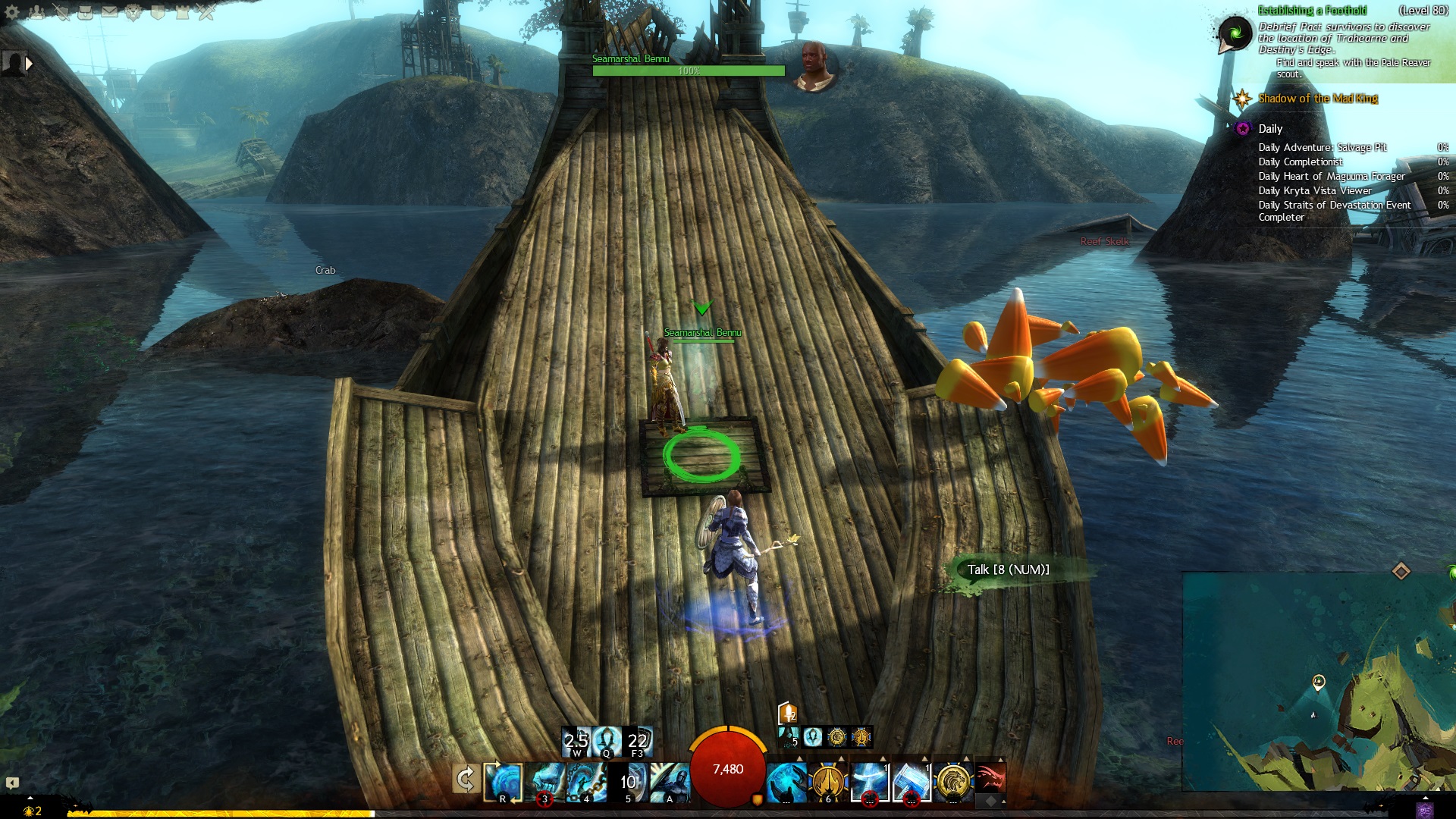Activate the armored knight skill bound to A

670,782
